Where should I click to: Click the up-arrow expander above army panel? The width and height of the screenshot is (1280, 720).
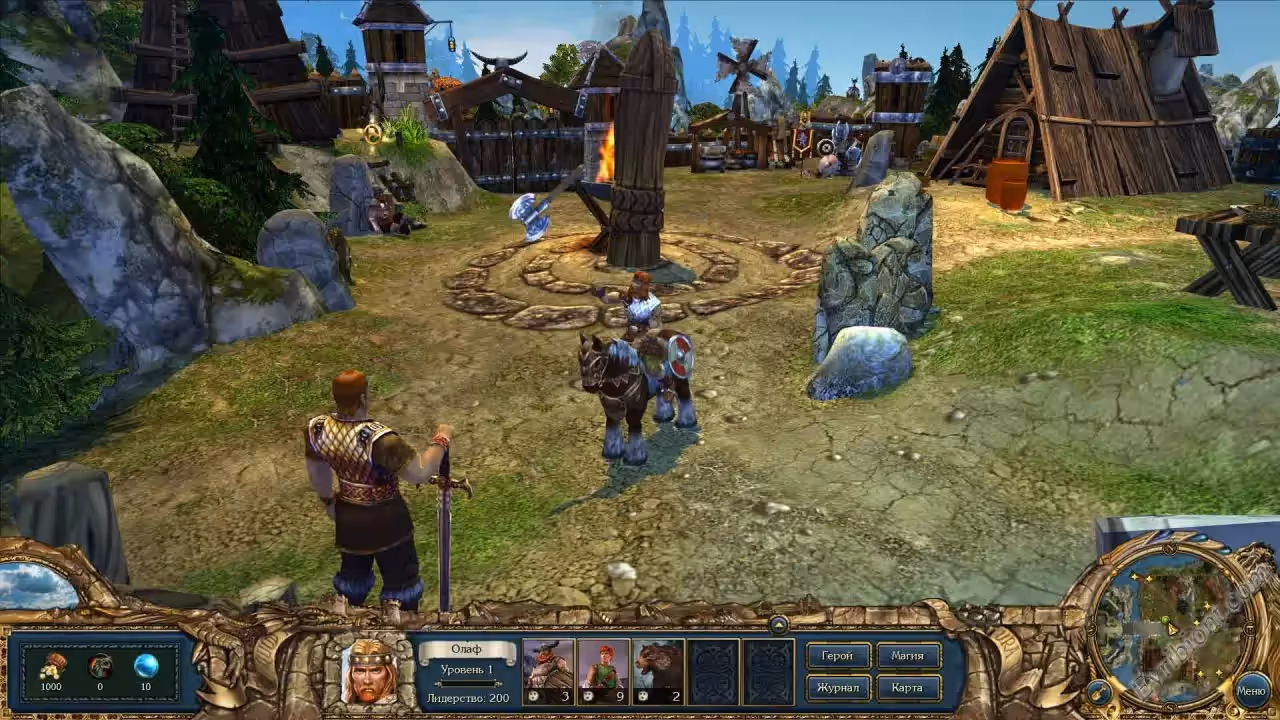(x=779, y=624)
